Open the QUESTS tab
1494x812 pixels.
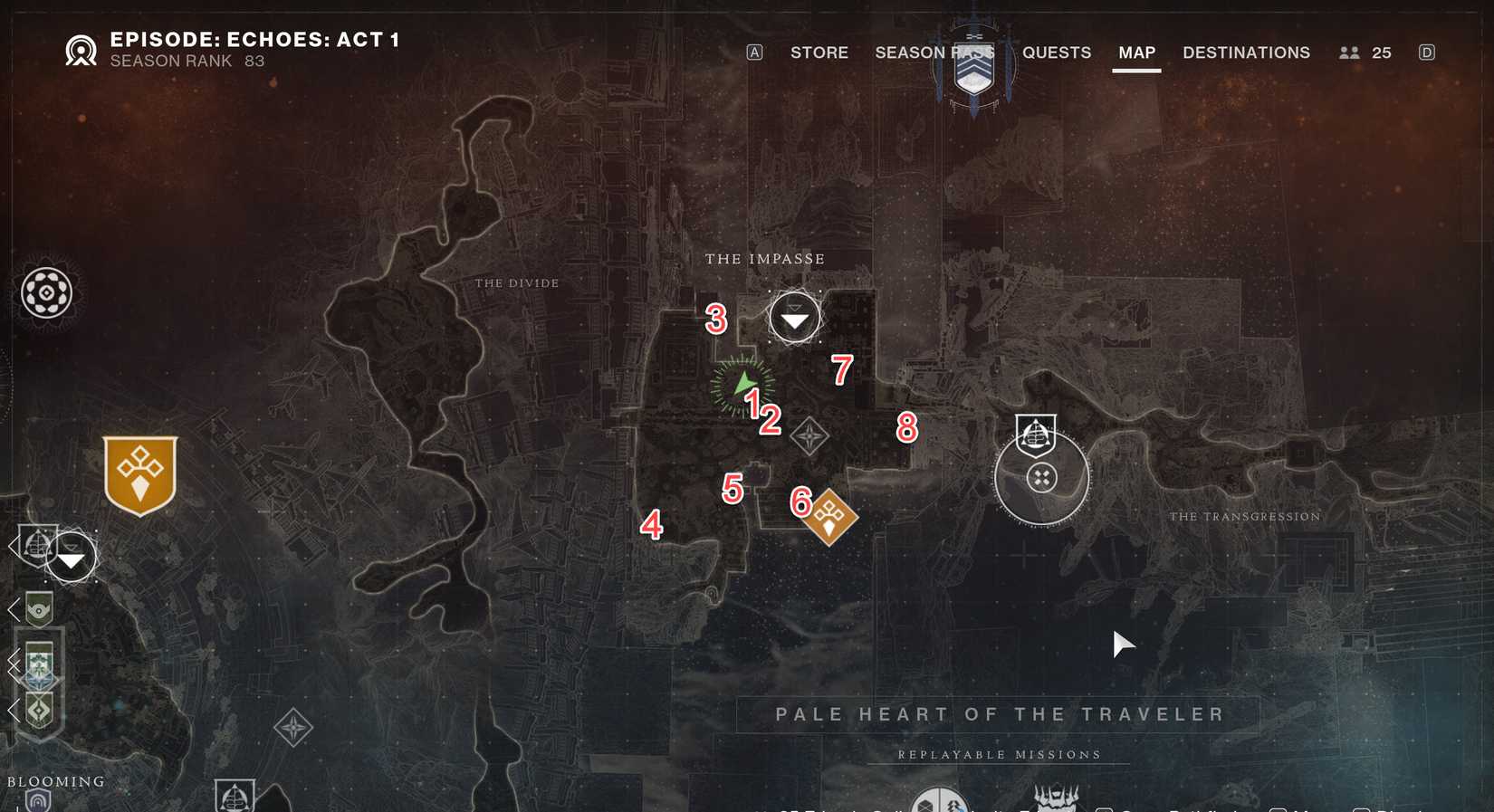[x=1057, y=53]
